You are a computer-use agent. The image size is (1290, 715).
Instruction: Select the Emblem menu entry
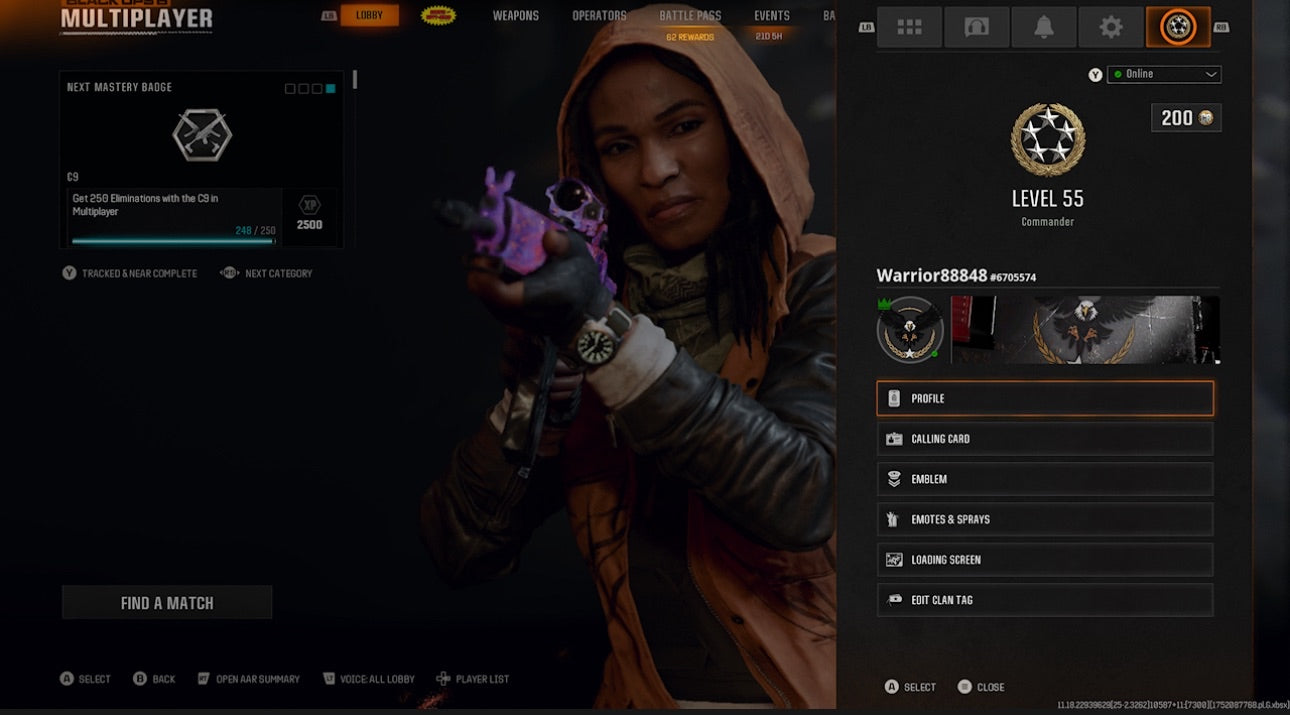(x=1045, y=479)
